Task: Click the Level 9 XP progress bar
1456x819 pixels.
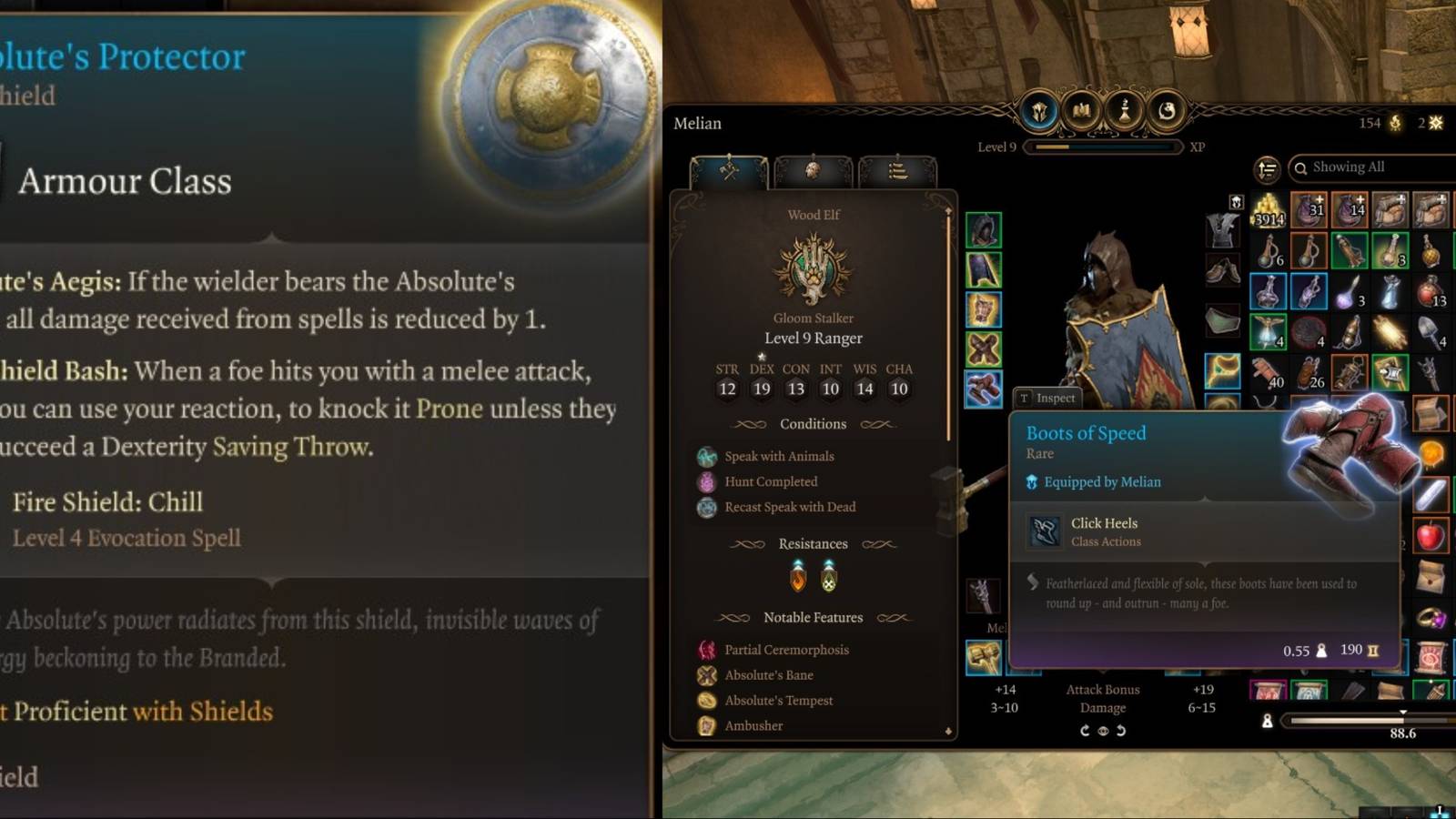Action: click(1103, 147)
